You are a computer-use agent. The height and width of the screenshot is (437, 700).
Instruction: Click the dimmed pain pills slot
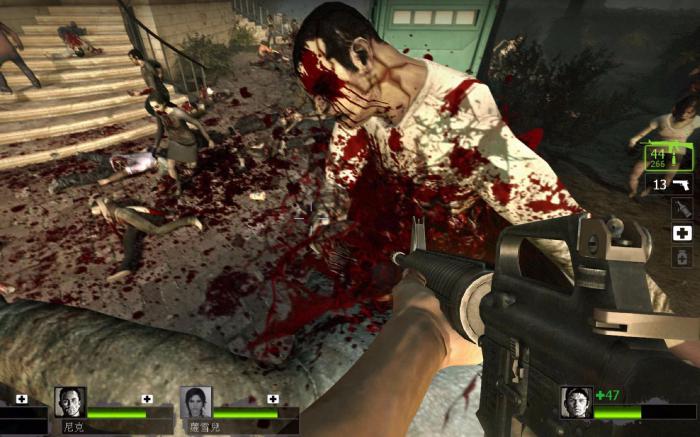click(x=682, y=256)
